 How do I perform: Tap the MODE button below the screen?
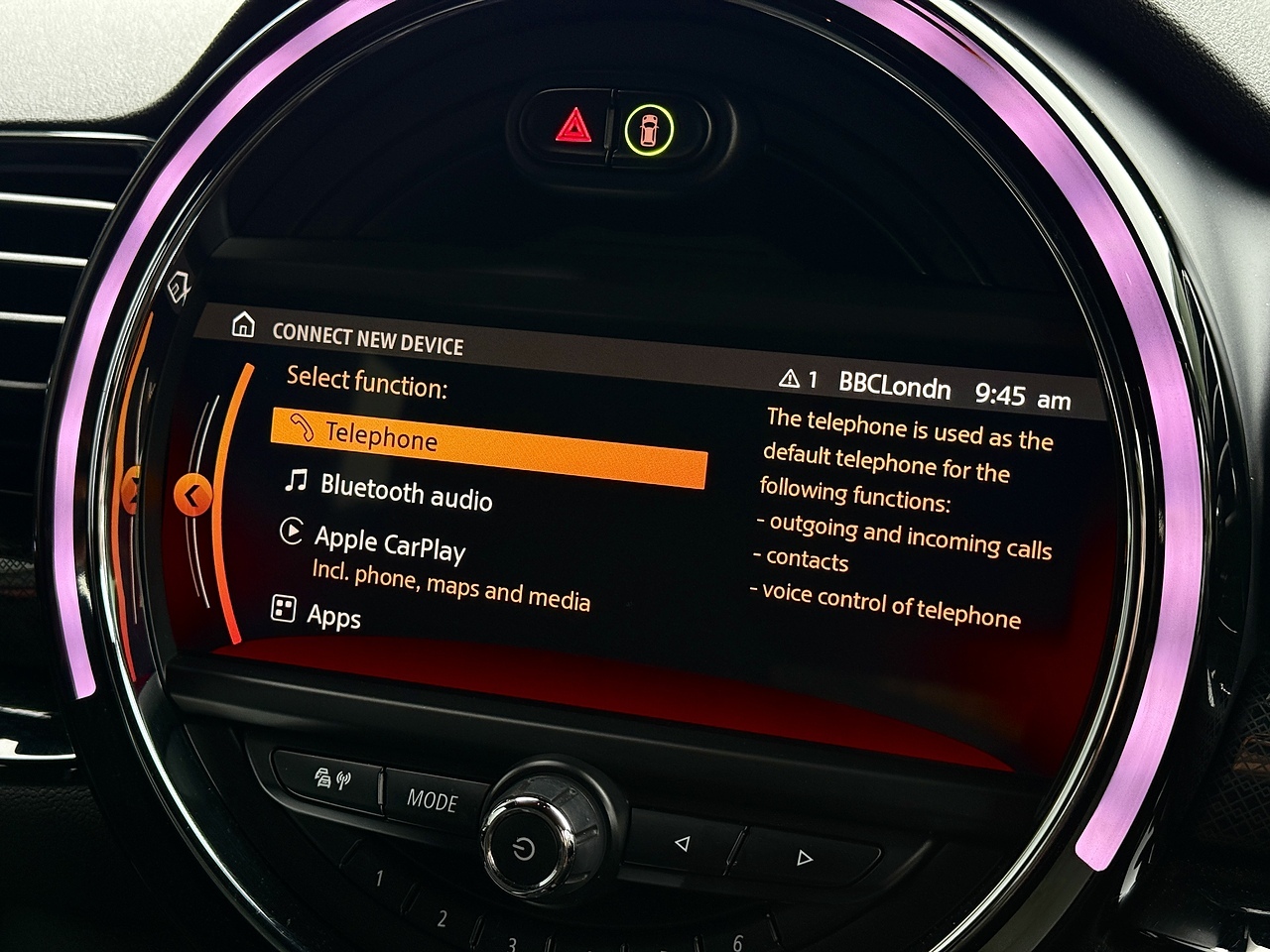[x=433, y=799]
